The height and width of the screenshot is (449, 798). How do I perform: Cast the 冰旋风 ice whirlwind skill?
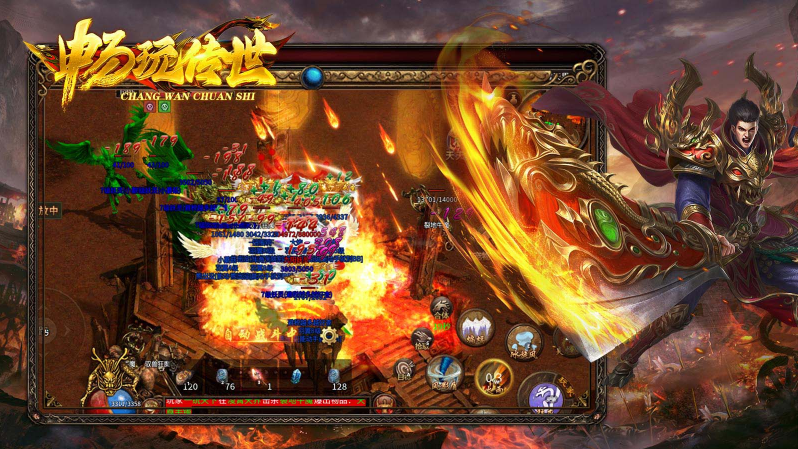pyautogui.click(x=523, y=340)
